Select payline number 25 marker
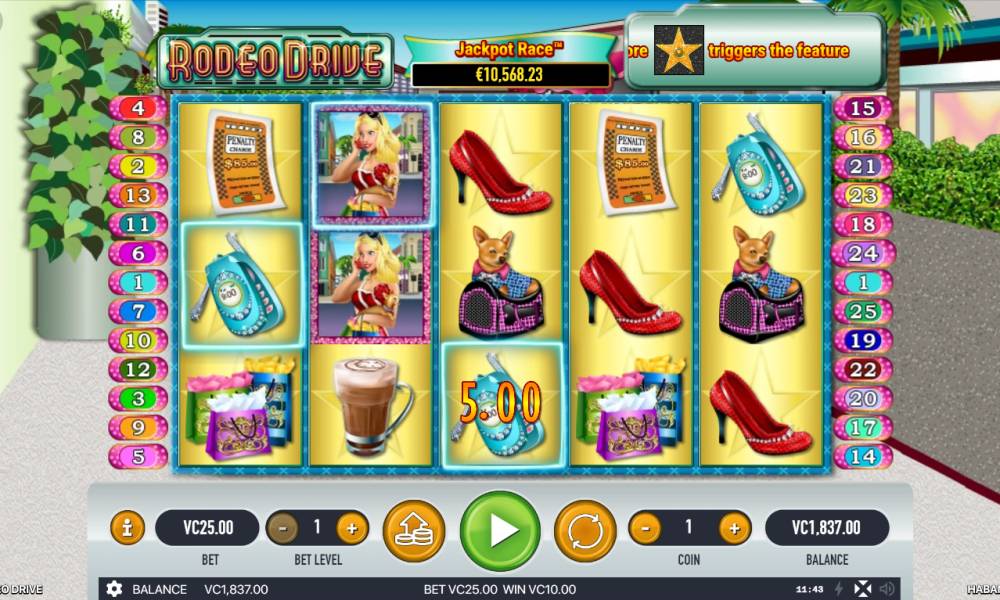This screenshot has height=600, width=1000. [x=861, y=312]
